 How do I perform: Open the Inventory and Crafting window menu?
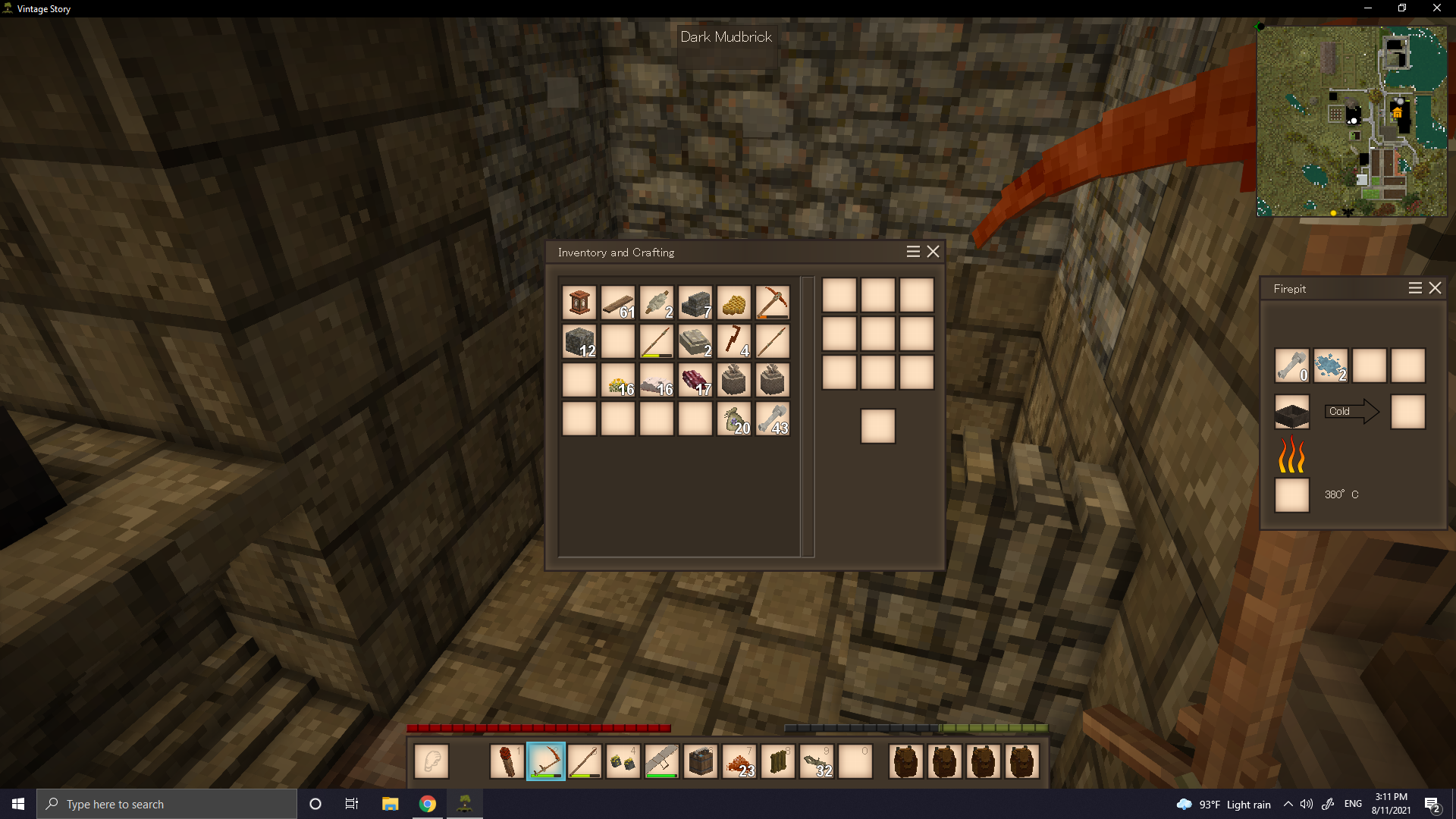[913, 252]
